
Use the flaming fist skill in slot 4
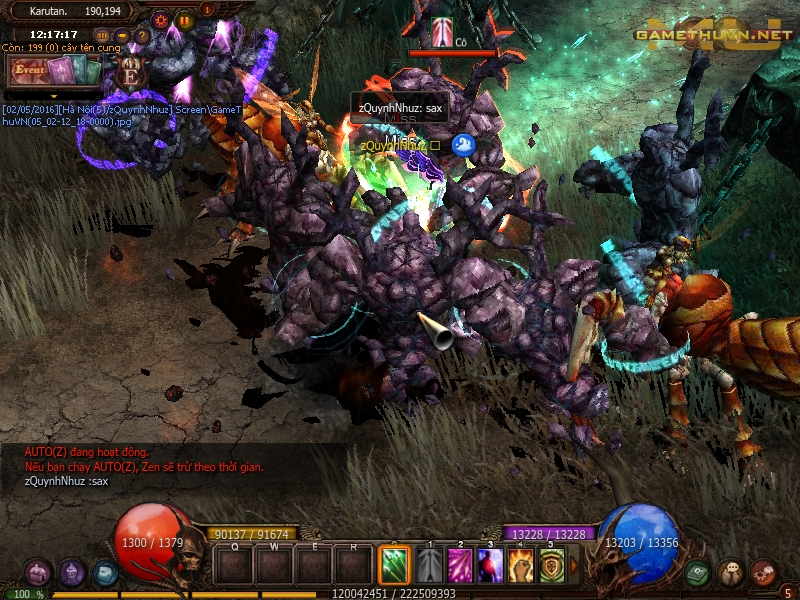tap(521, 565)
